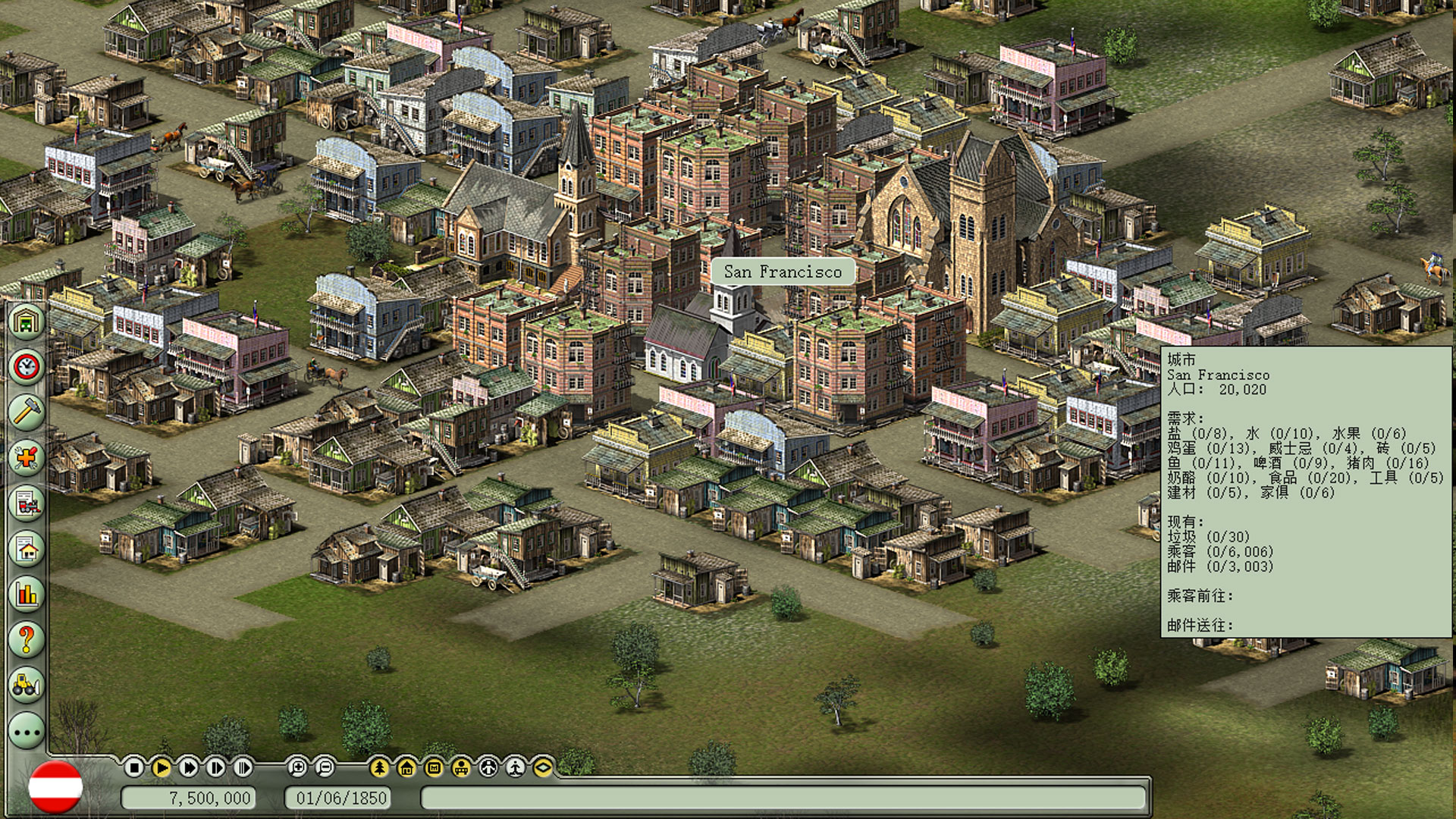Open the vehicle depot garage menu

(27, 321)
